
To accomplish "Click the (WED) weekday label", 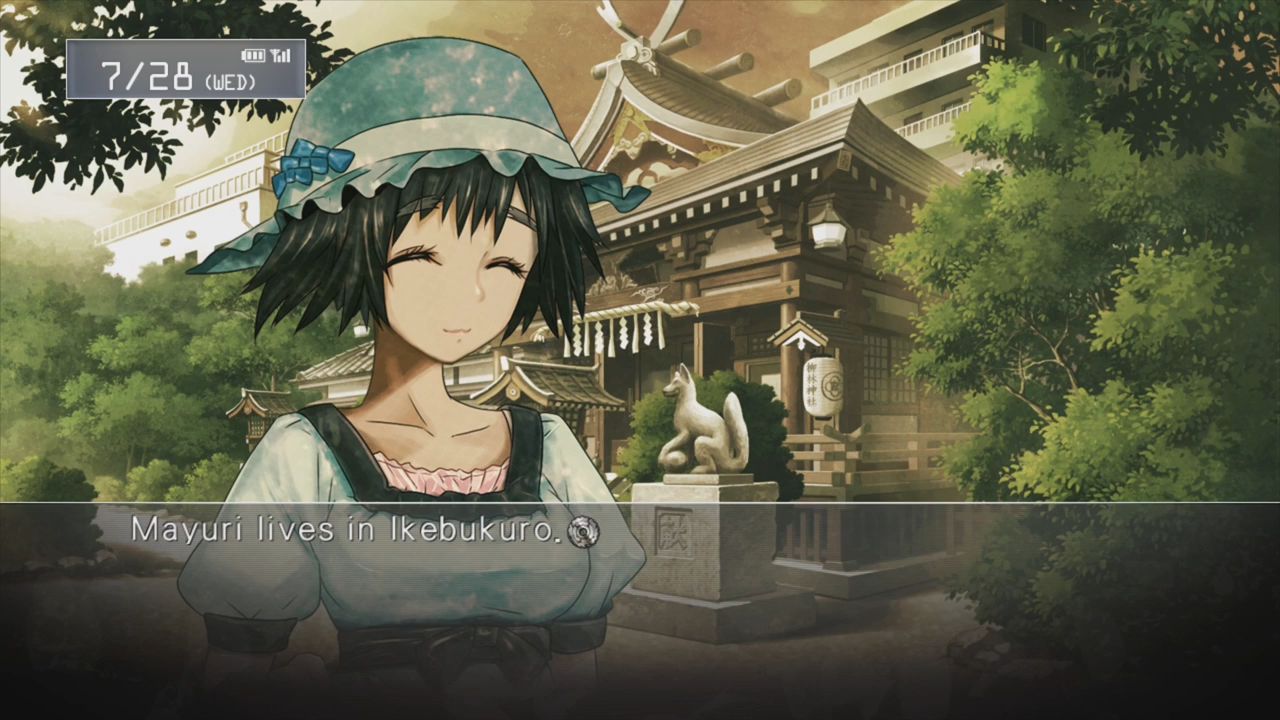I will pos(232,80).
